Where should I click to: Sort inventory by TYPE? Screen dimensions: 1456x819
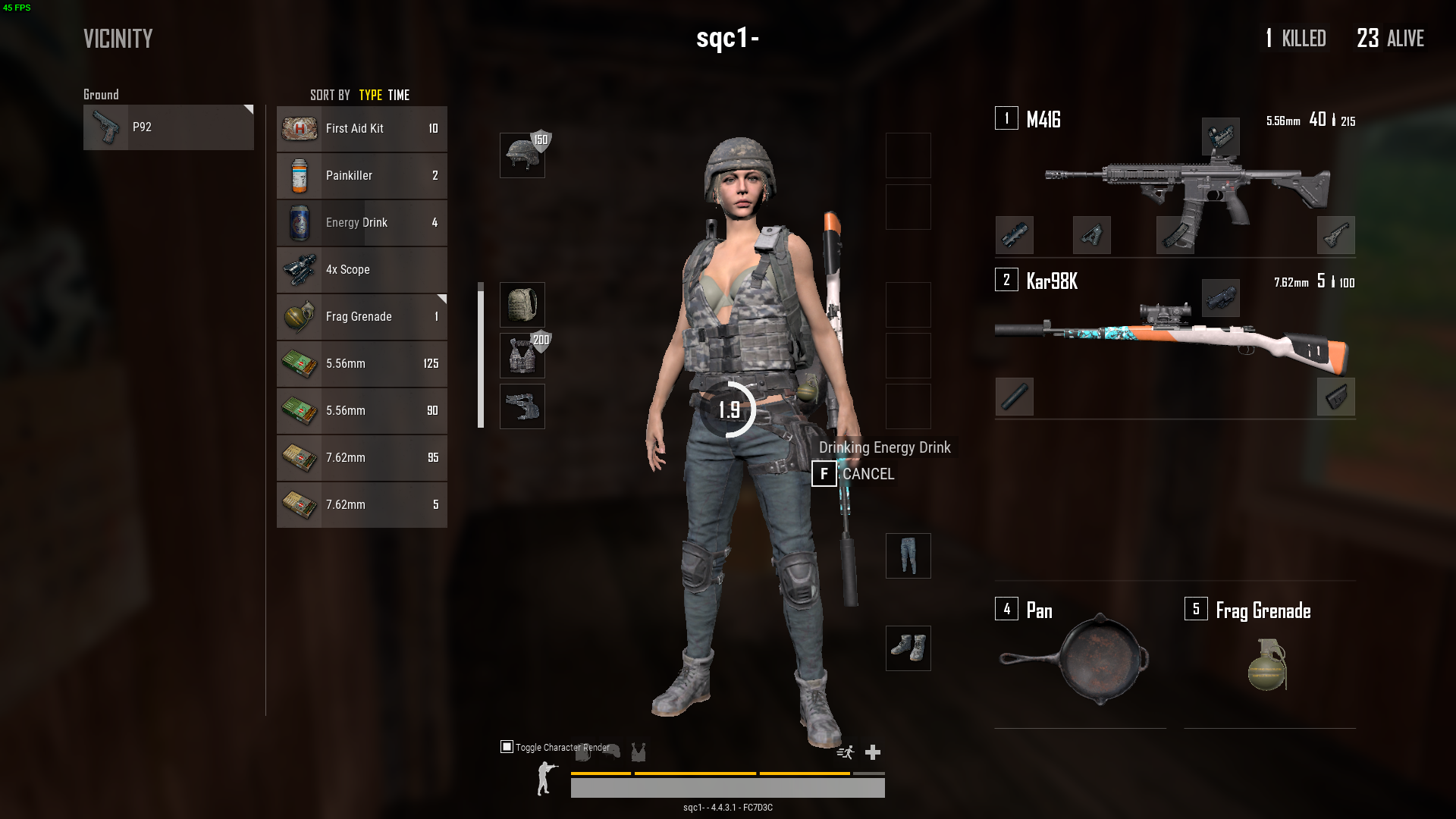click(x=370, y=96)
